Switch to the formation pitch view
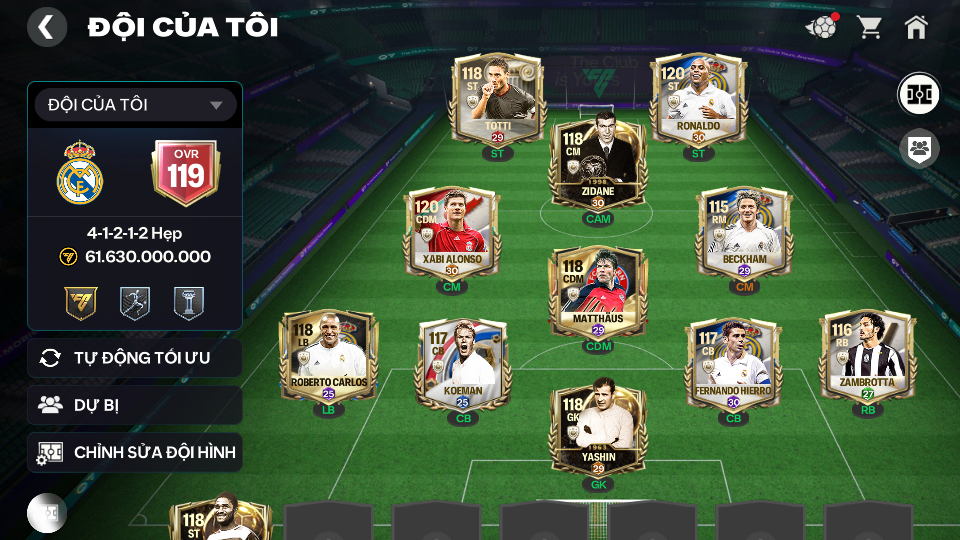960x540 pixels. tap(917, 93)
